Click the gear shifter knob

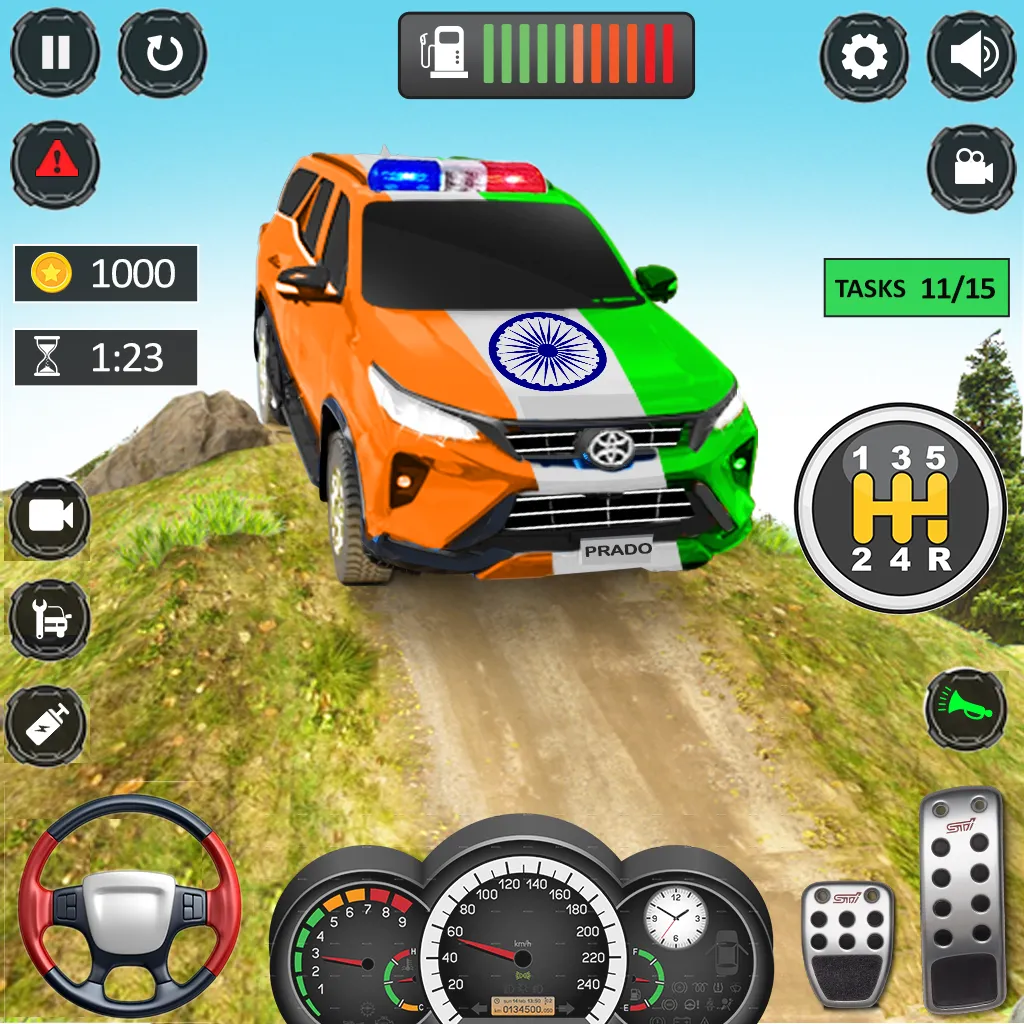click(x=900, y=509)
